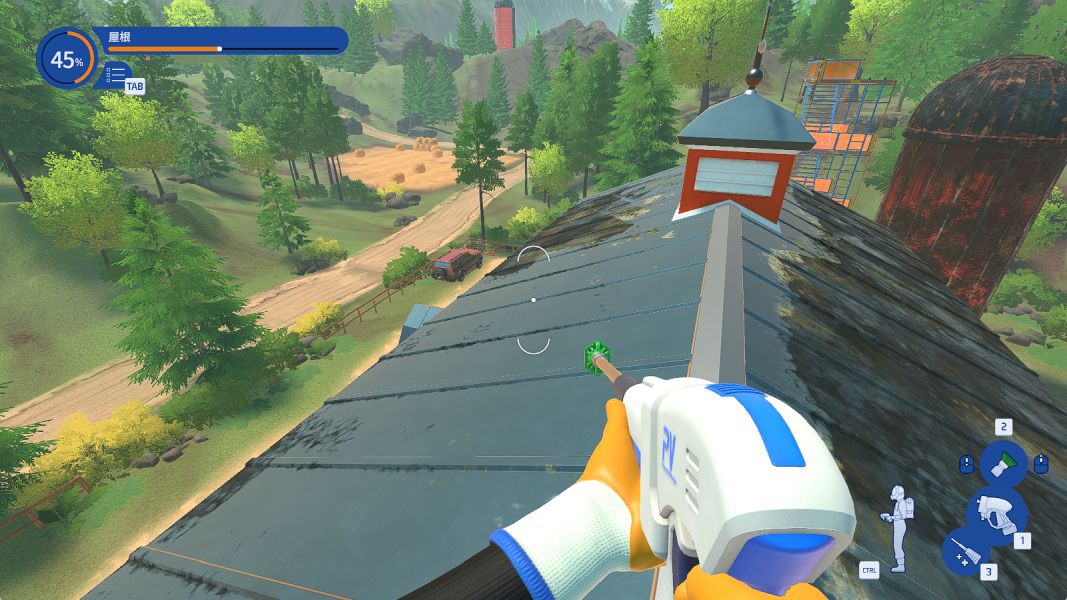1067x600 pixels.
Task: Choose the pressure washer gun icon
Action: click(996, 513)
